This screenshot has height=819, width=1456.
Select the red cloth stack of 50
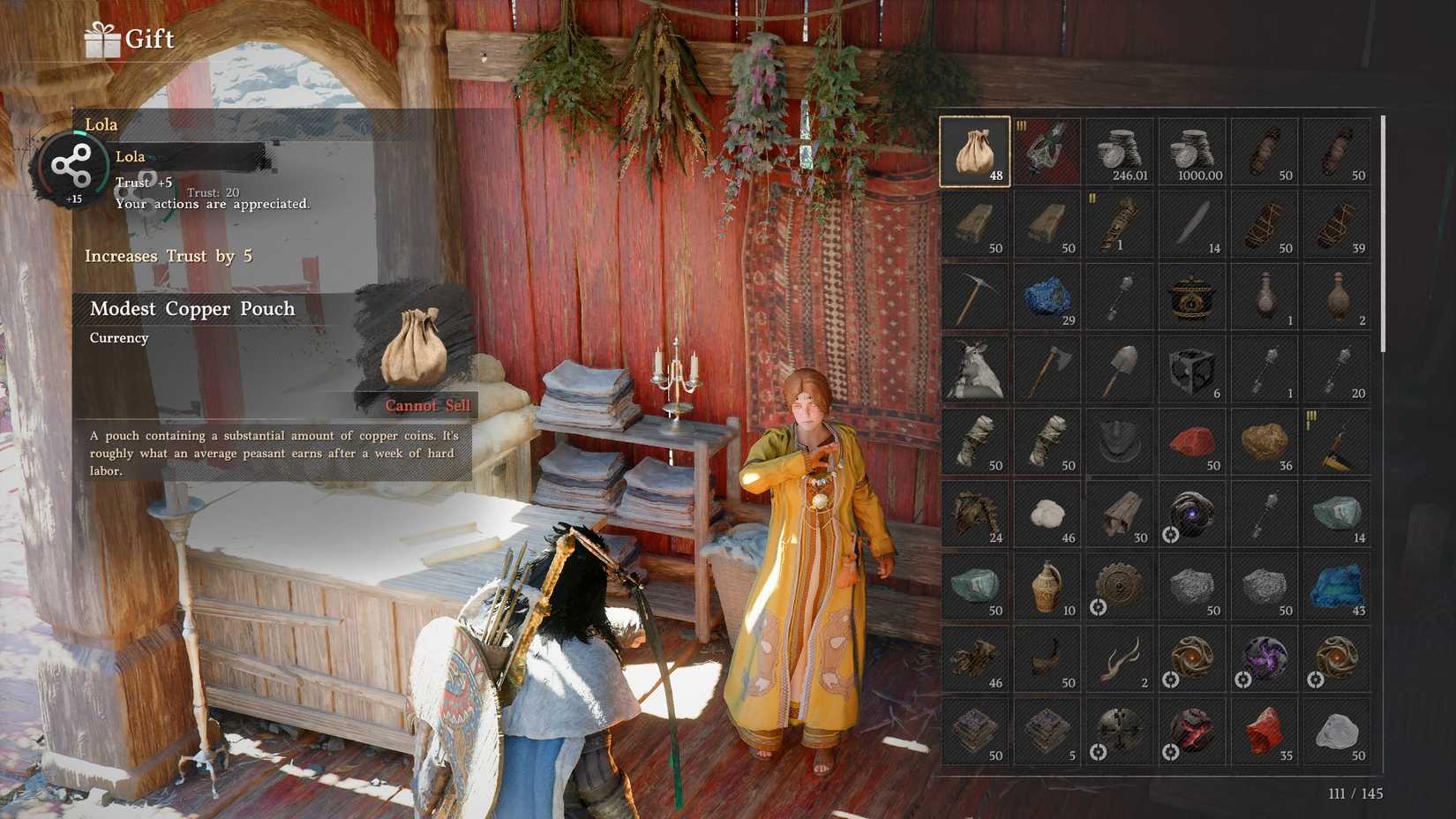click(x=1192, y=441)
